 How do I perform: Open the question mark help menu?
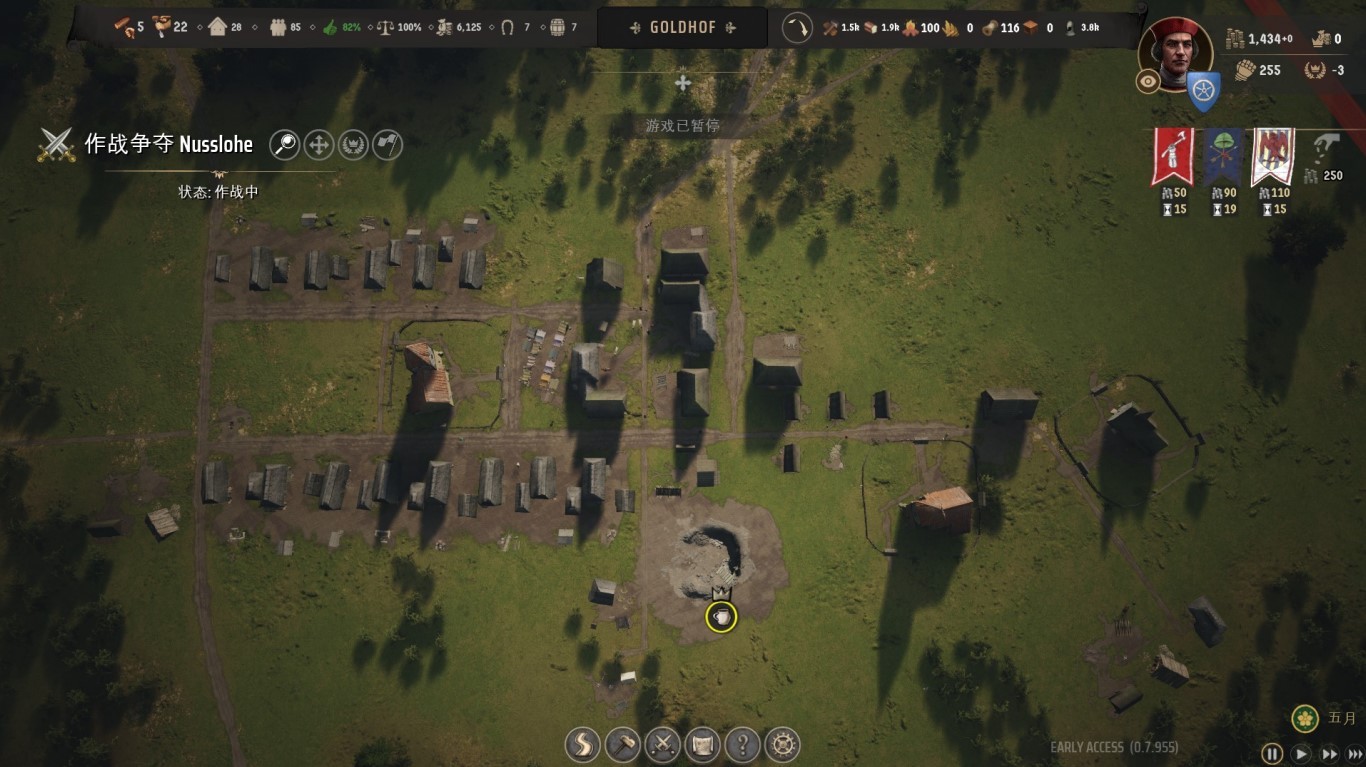(x=742, y=744)
